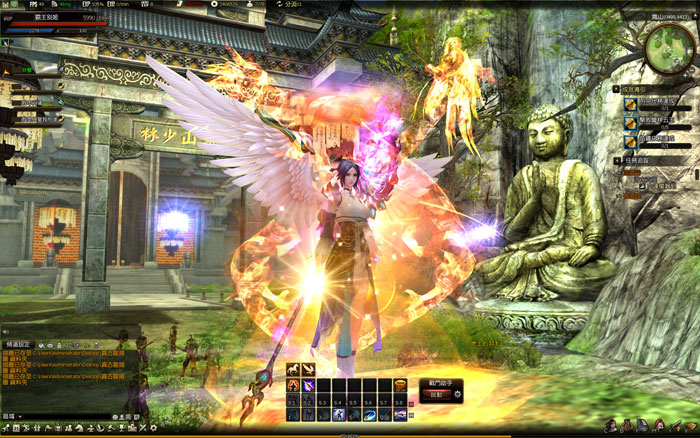Select the white horse mount icon
Viewport: 700px width, 438px height.
click(x=294, y=370)
